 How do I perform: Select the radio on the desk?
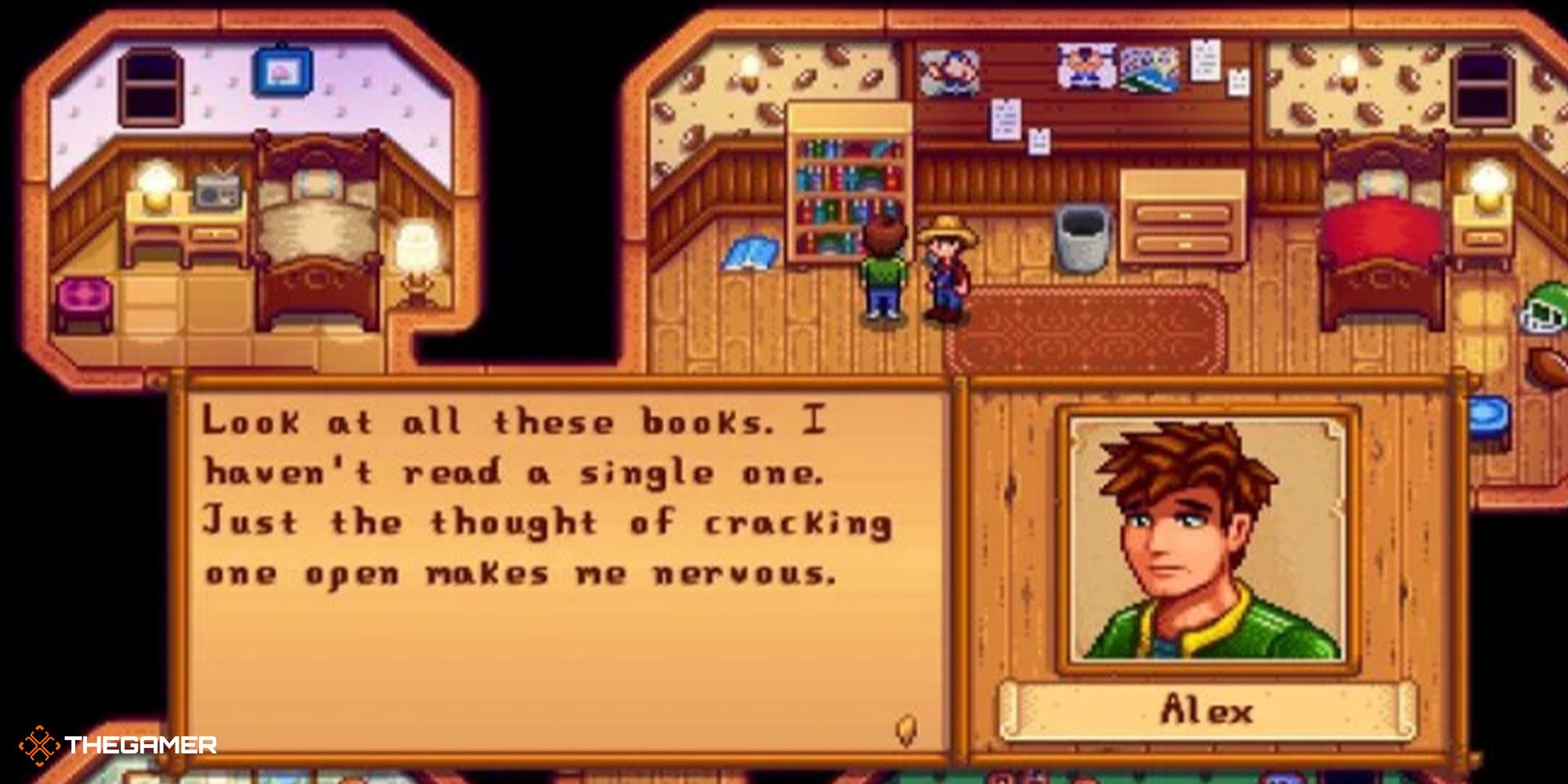[x=216, y=192]
